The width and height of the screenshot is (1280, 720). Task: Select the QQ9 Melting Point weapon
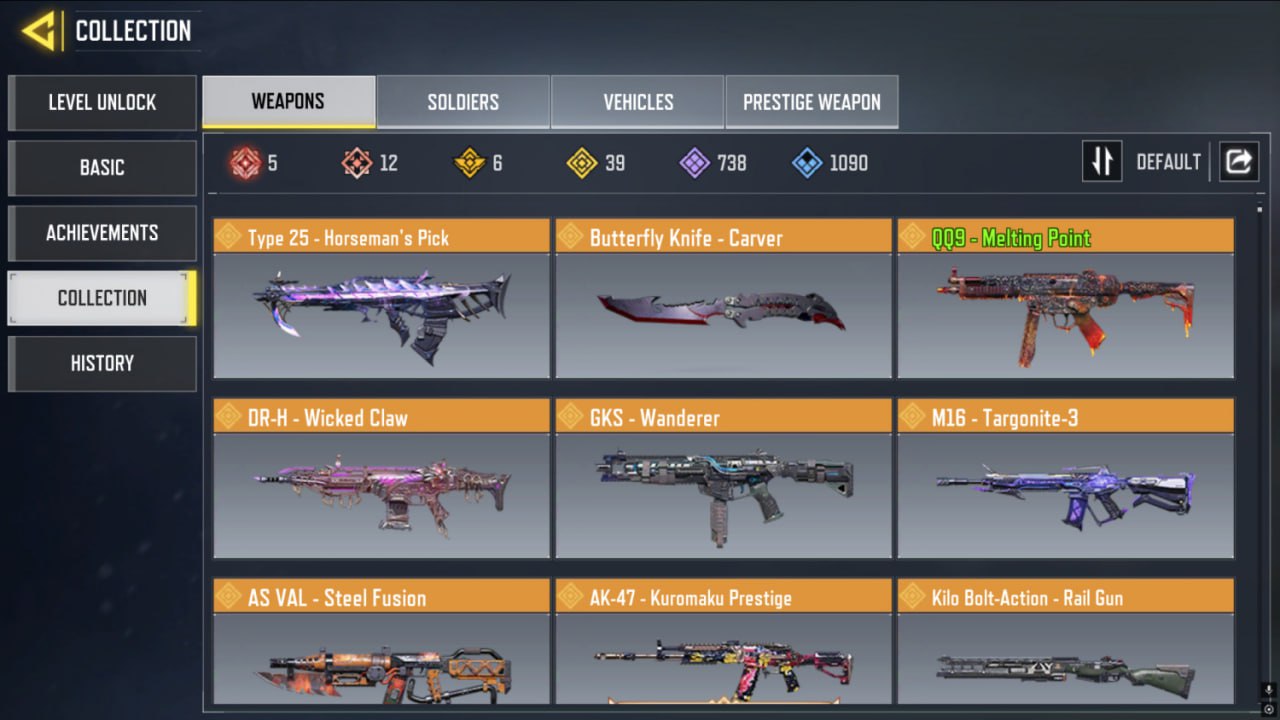tap(1065, 298)
